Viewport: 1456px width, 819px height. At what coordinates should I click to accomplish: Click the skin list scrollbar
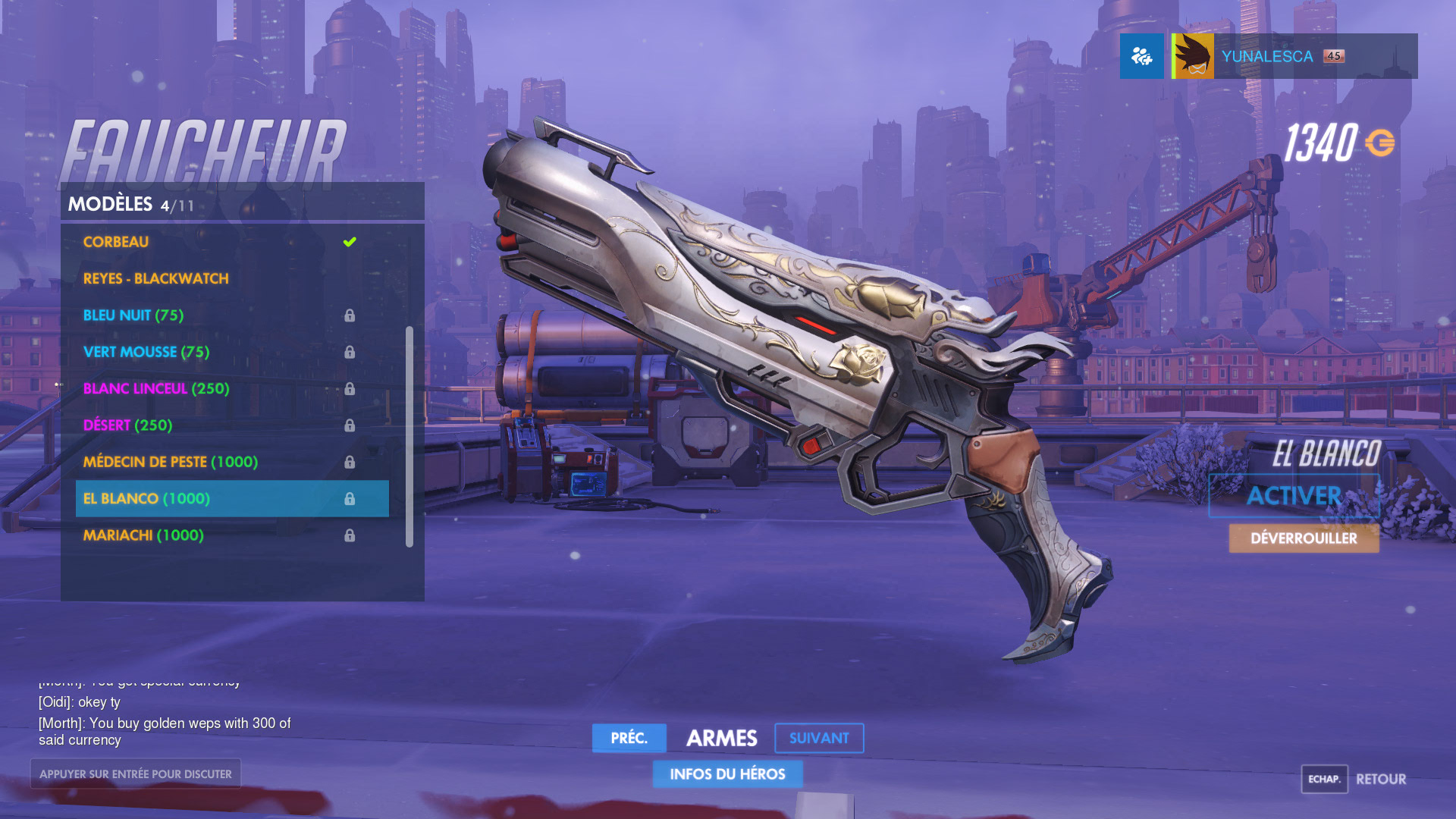click(x=409, y=436)
